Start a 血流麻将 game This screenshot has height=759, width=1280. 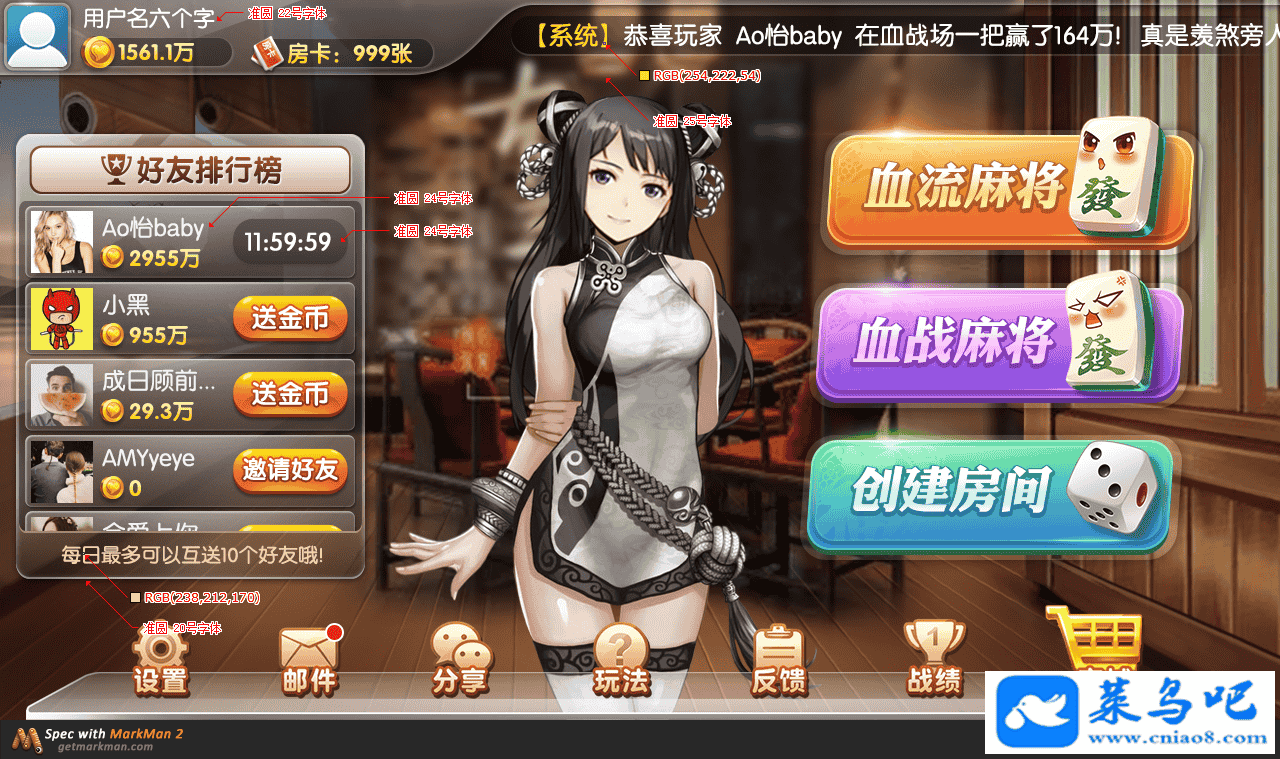(x=1010, y=190)
